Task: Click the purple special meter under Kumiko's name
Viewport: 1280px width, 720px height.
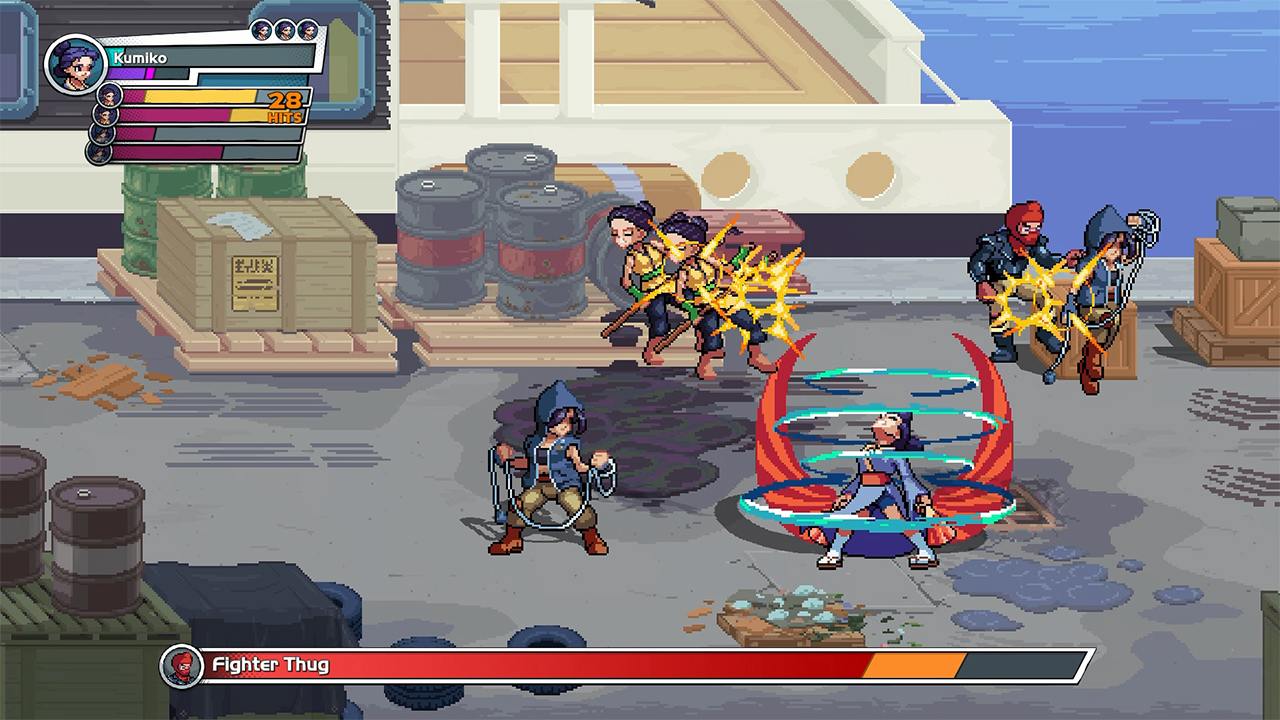Action: (x=127, y=72)
